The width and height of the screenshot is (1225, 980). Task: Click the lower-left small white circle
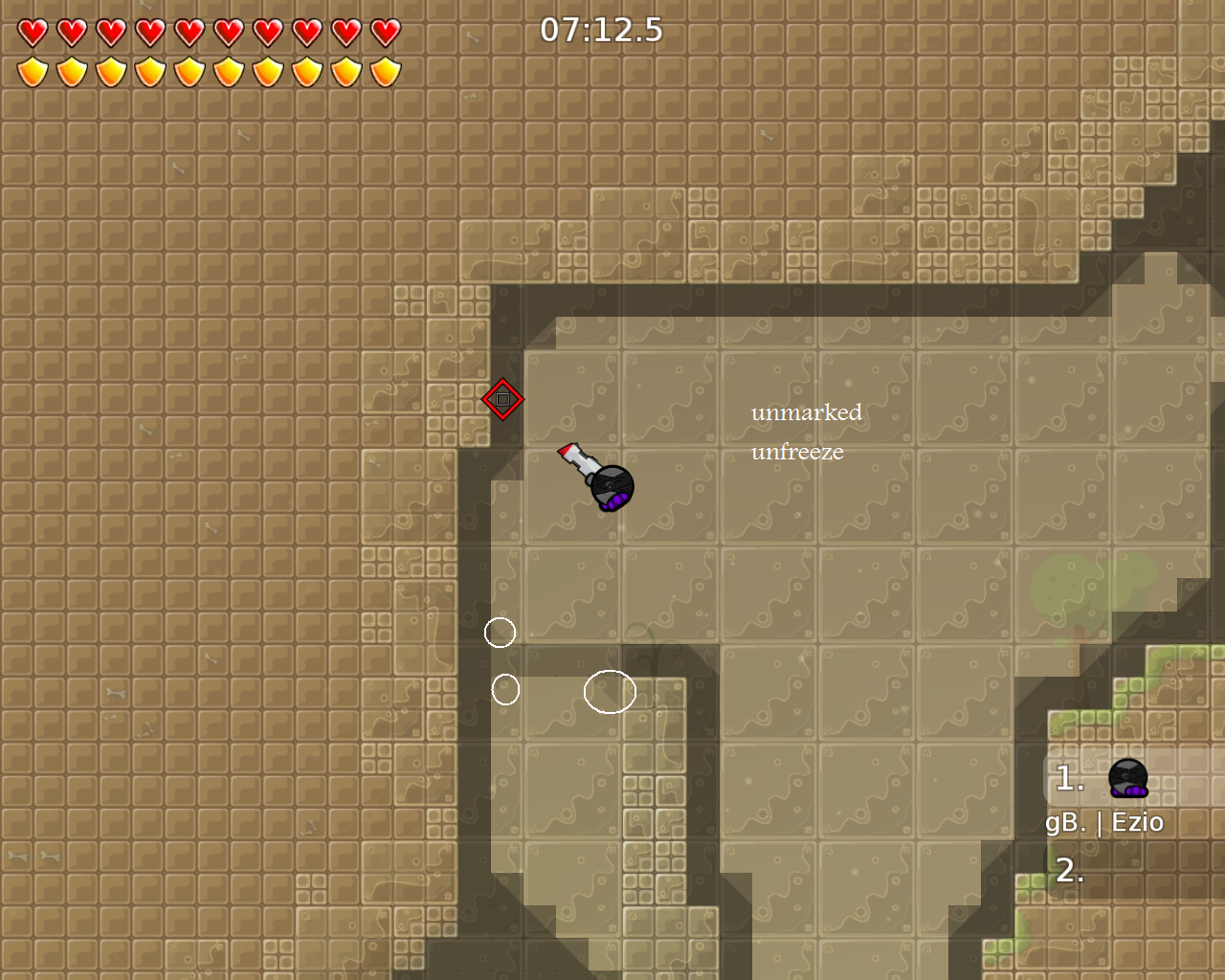[507, 688]
